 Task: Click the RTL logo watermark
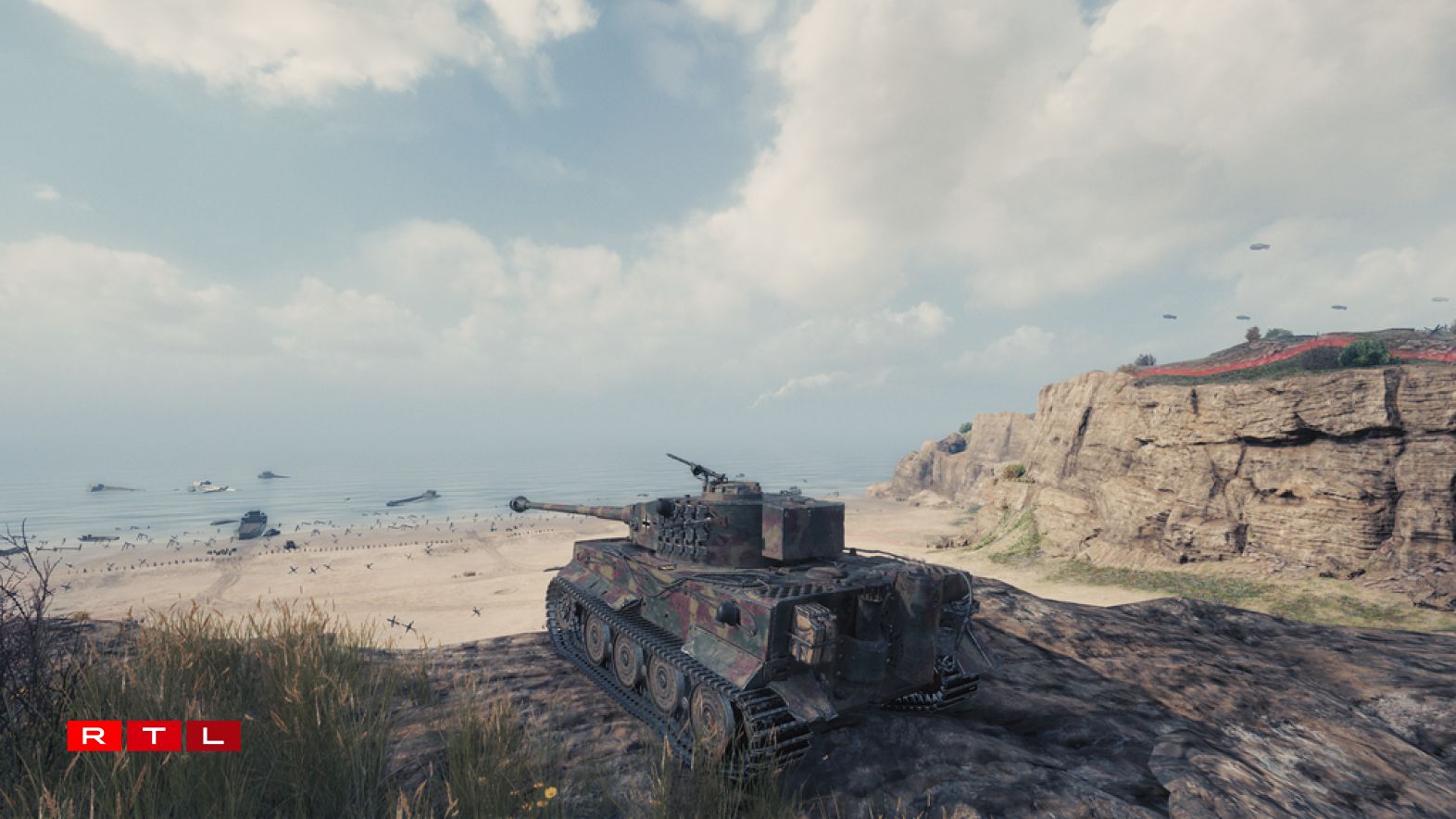[154, 737]
